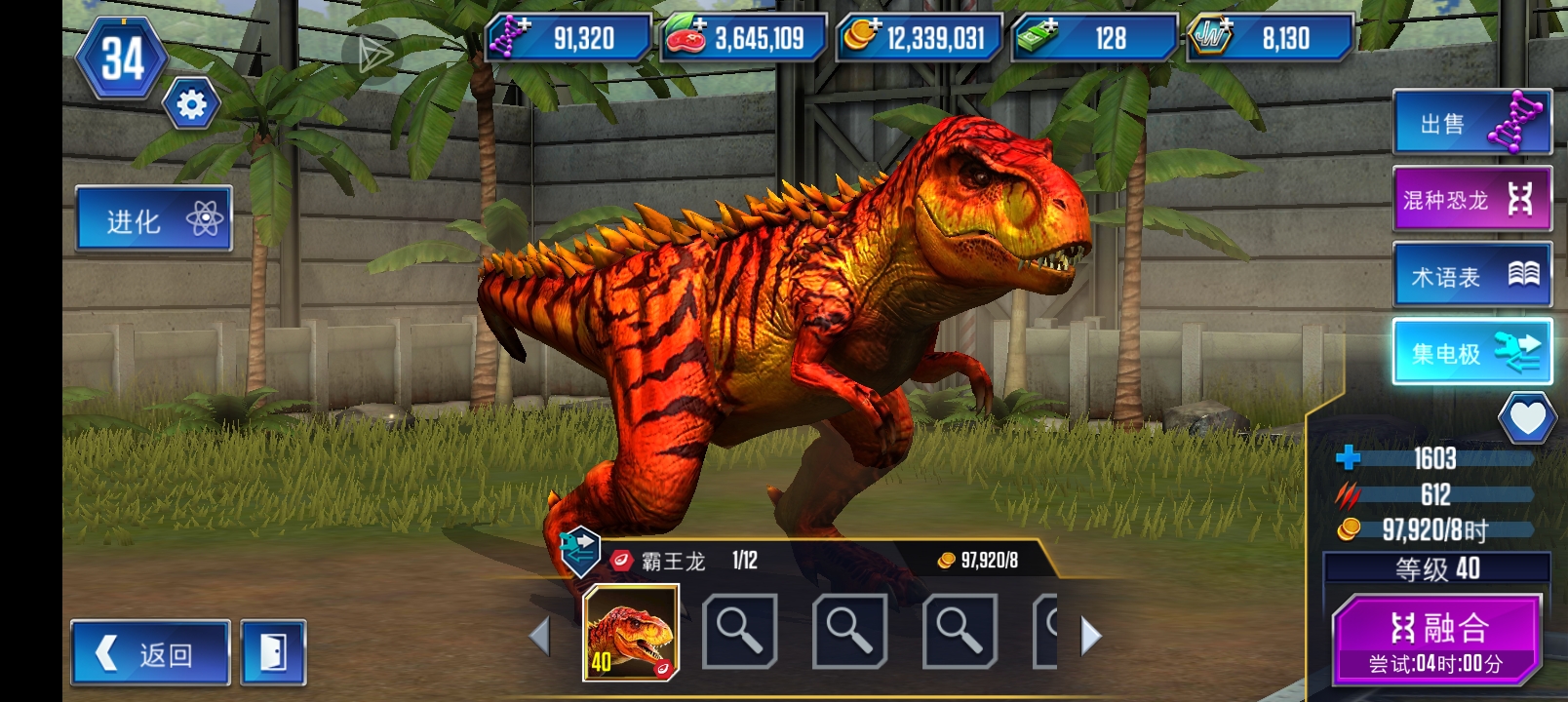
Task: Open the settings gear icon
Action: click(191, 104)
